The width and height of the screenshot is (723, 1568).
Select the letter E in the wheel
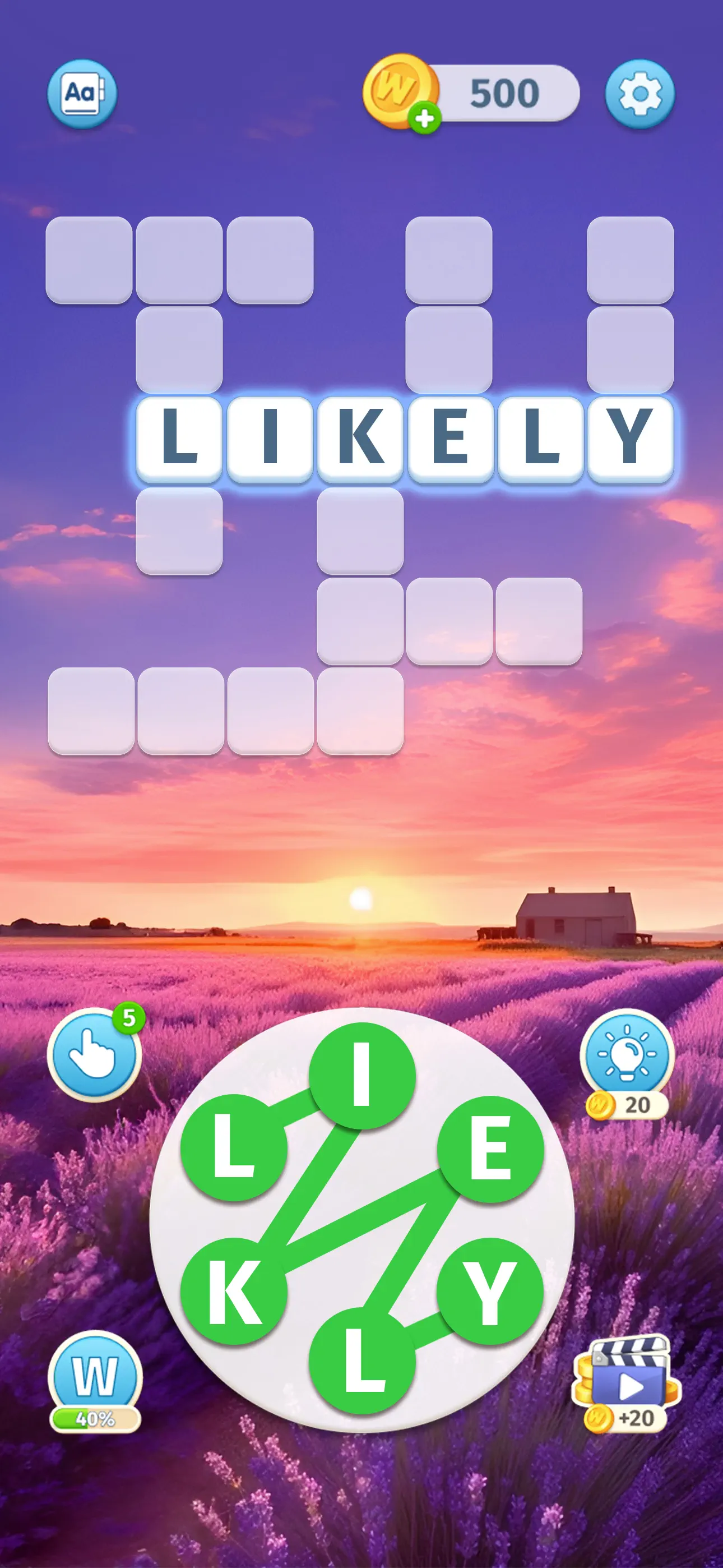click(490, 1149)
